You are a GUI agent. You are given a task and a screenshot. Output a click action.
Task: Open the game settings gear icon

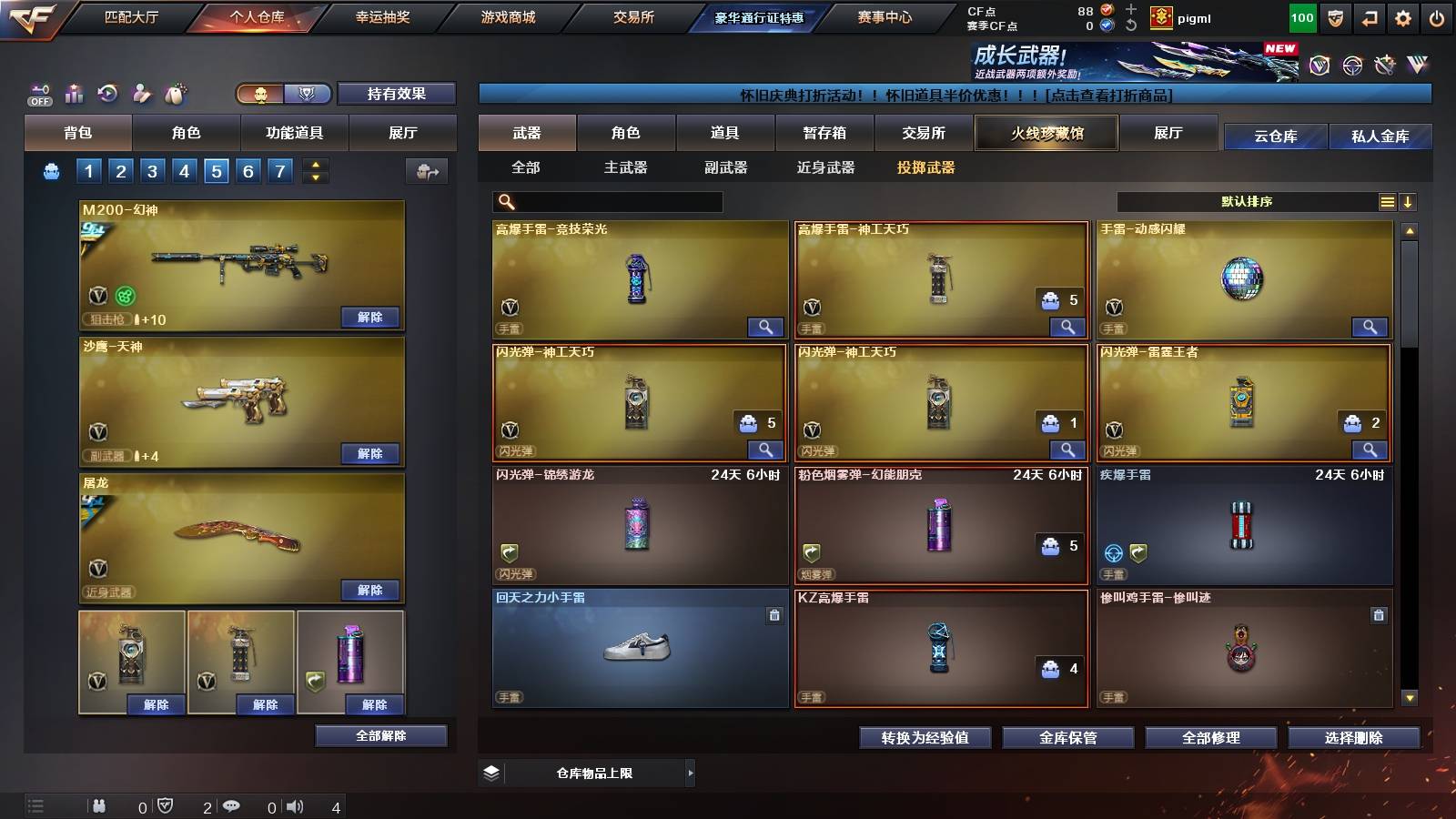point(1404,16)
